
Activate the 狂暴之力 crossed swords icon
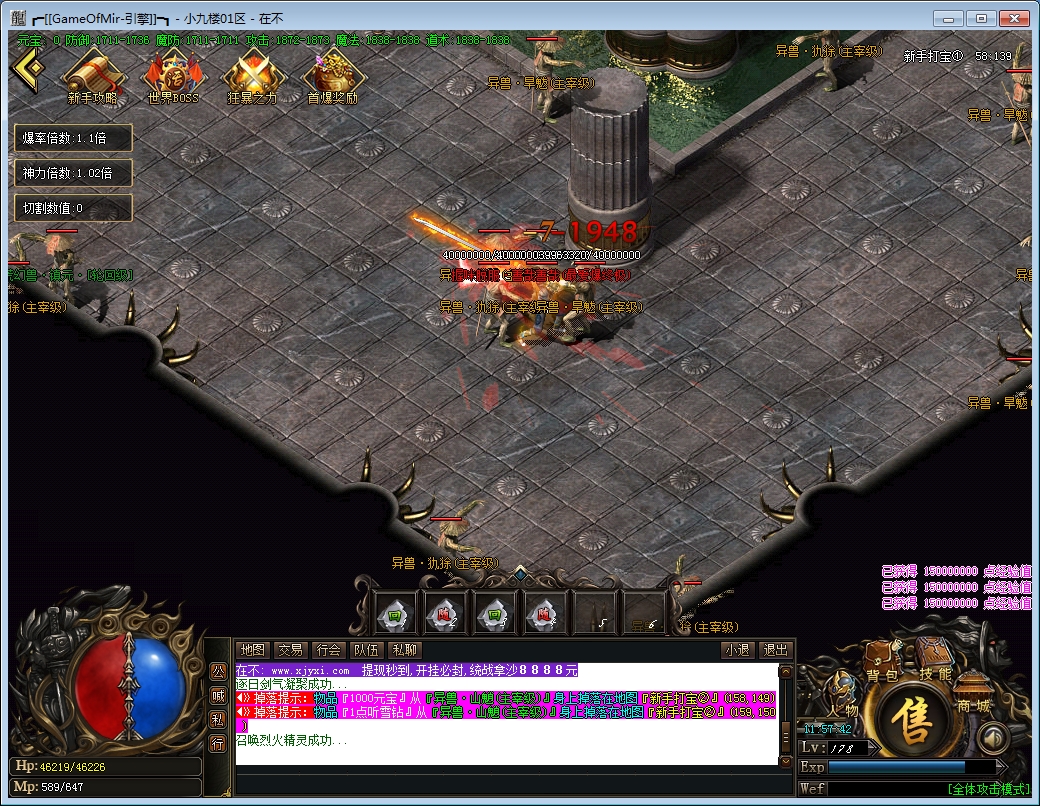coord(252,76)
